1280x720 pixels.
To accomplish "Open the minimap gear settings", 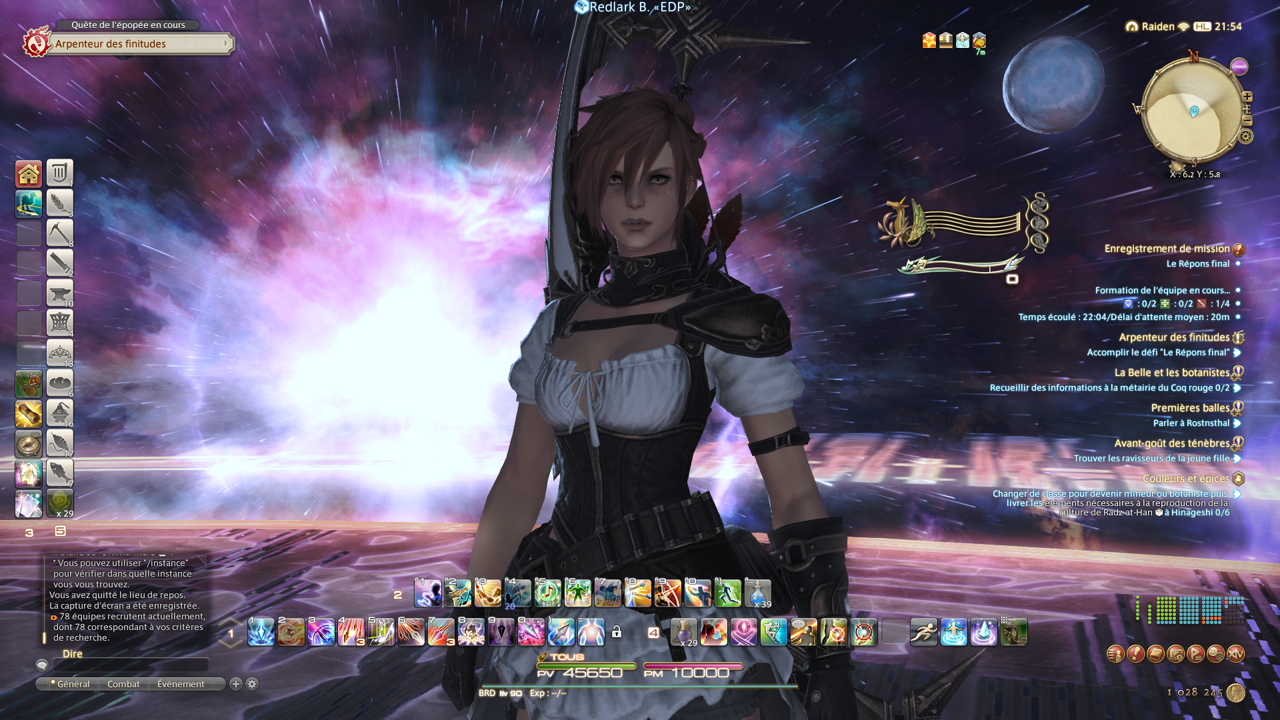I will coord(1246,136).
